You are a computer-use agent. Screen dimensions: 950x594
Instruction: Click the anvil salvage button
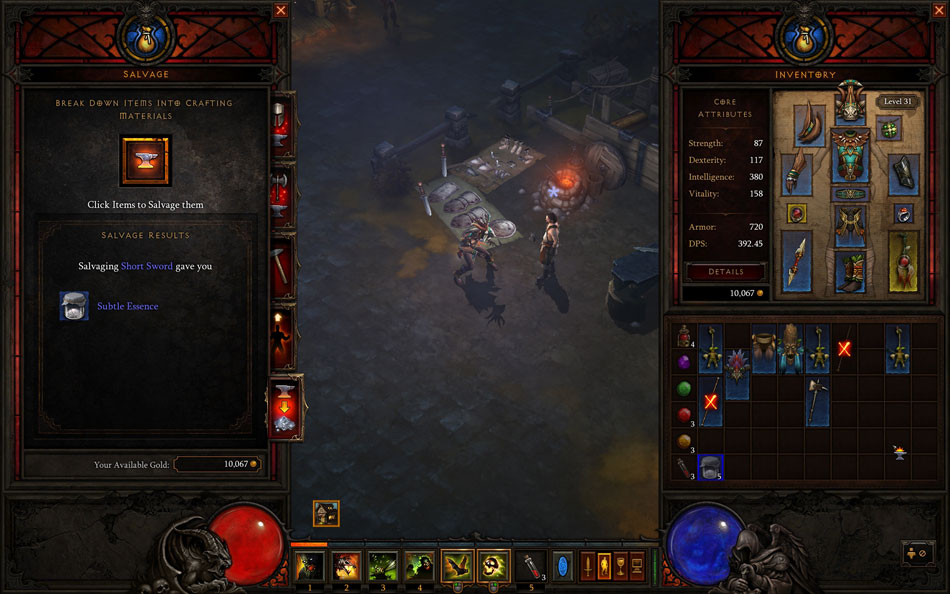[145, 161]
